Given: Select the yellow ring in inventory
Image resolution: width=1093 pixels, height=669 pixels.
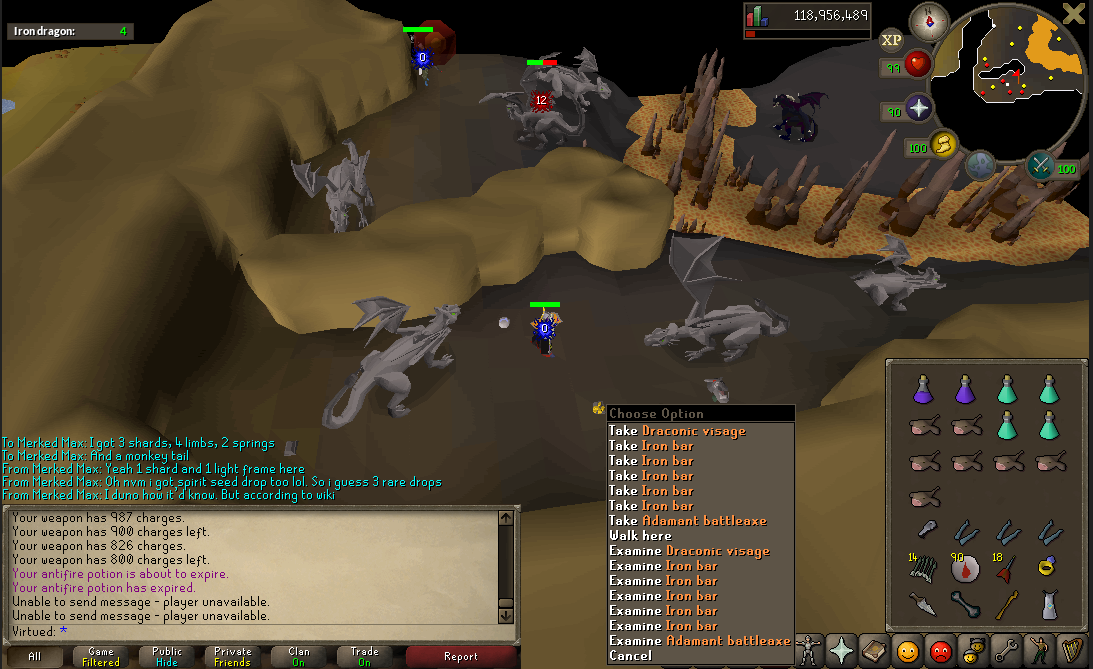Looking at the screenshot, I should coord(1048,568).
